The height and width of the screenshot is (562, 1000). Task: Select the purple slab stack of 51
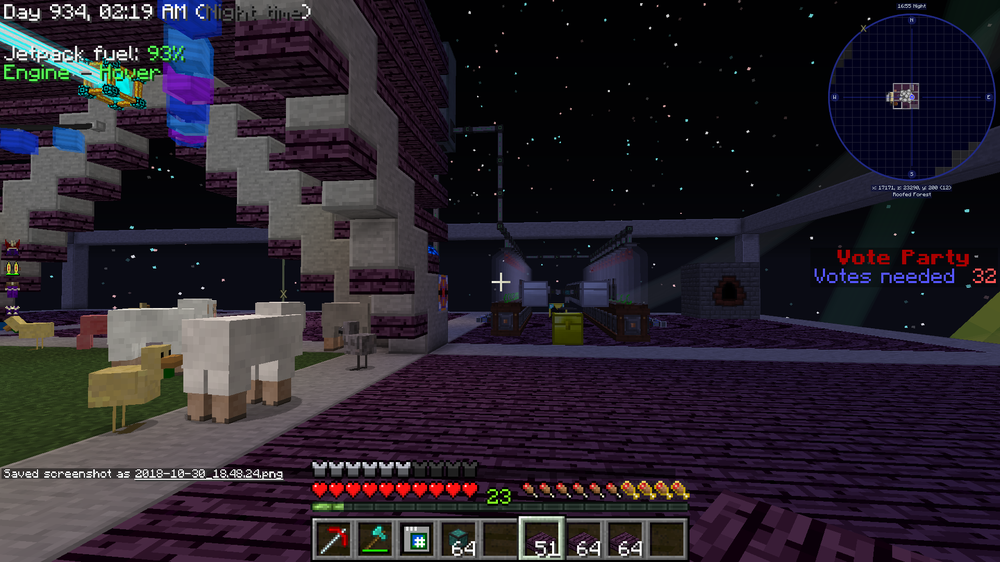pyautogui.click(x=541, y=540)
